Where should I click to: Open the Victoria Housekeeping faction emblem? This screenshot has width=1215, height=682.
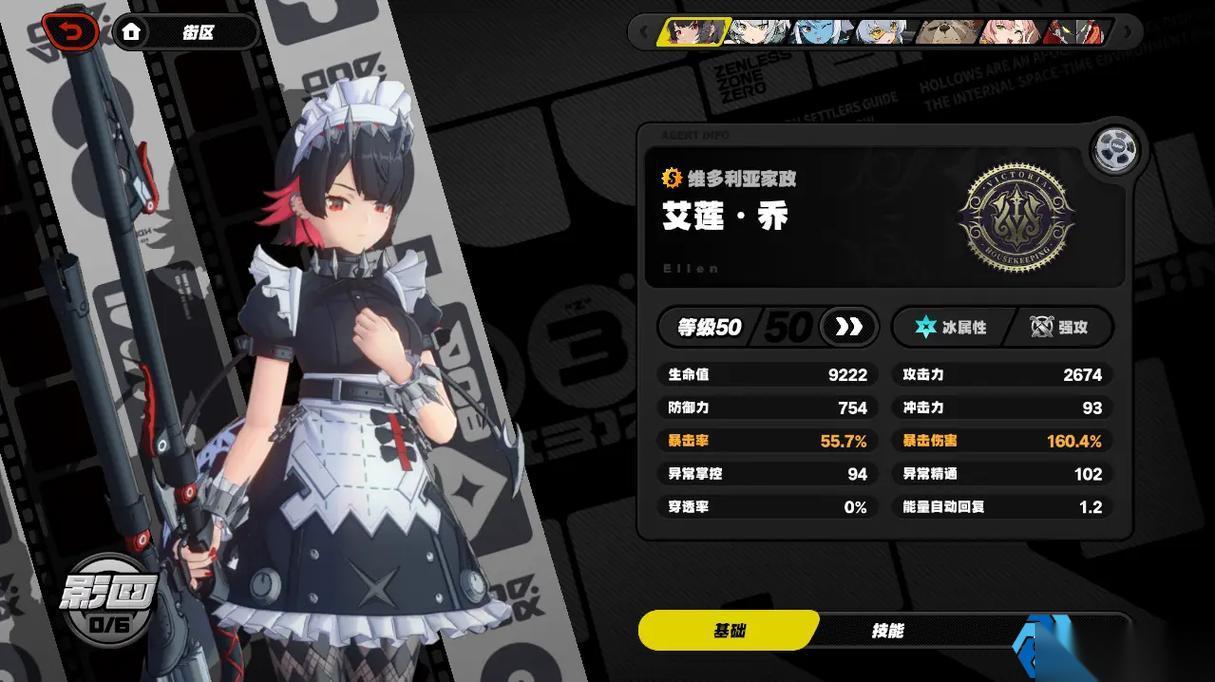click(x=1016, y=217)
